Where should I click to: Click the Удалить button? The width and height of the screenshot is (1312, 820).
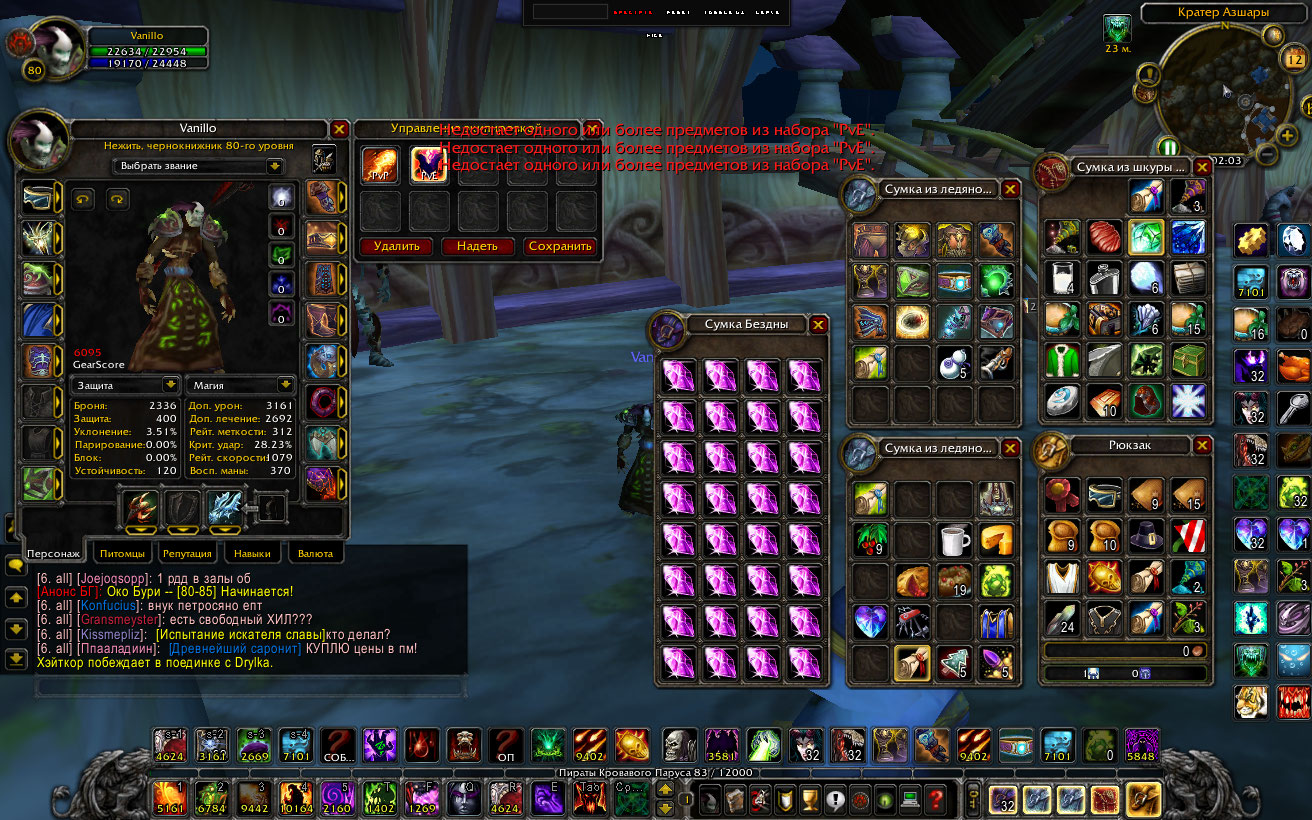pos(396,246)
